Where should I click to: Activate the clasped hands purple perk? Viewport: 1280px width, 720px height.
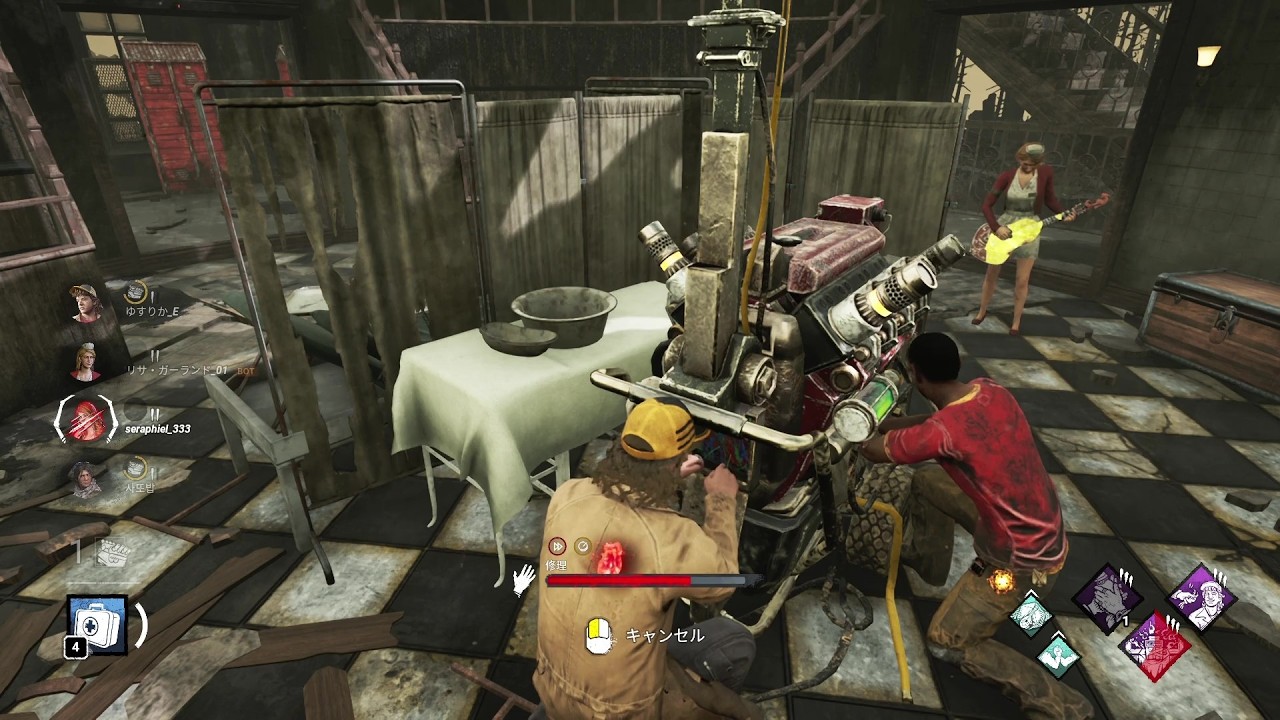(1107, 598)
